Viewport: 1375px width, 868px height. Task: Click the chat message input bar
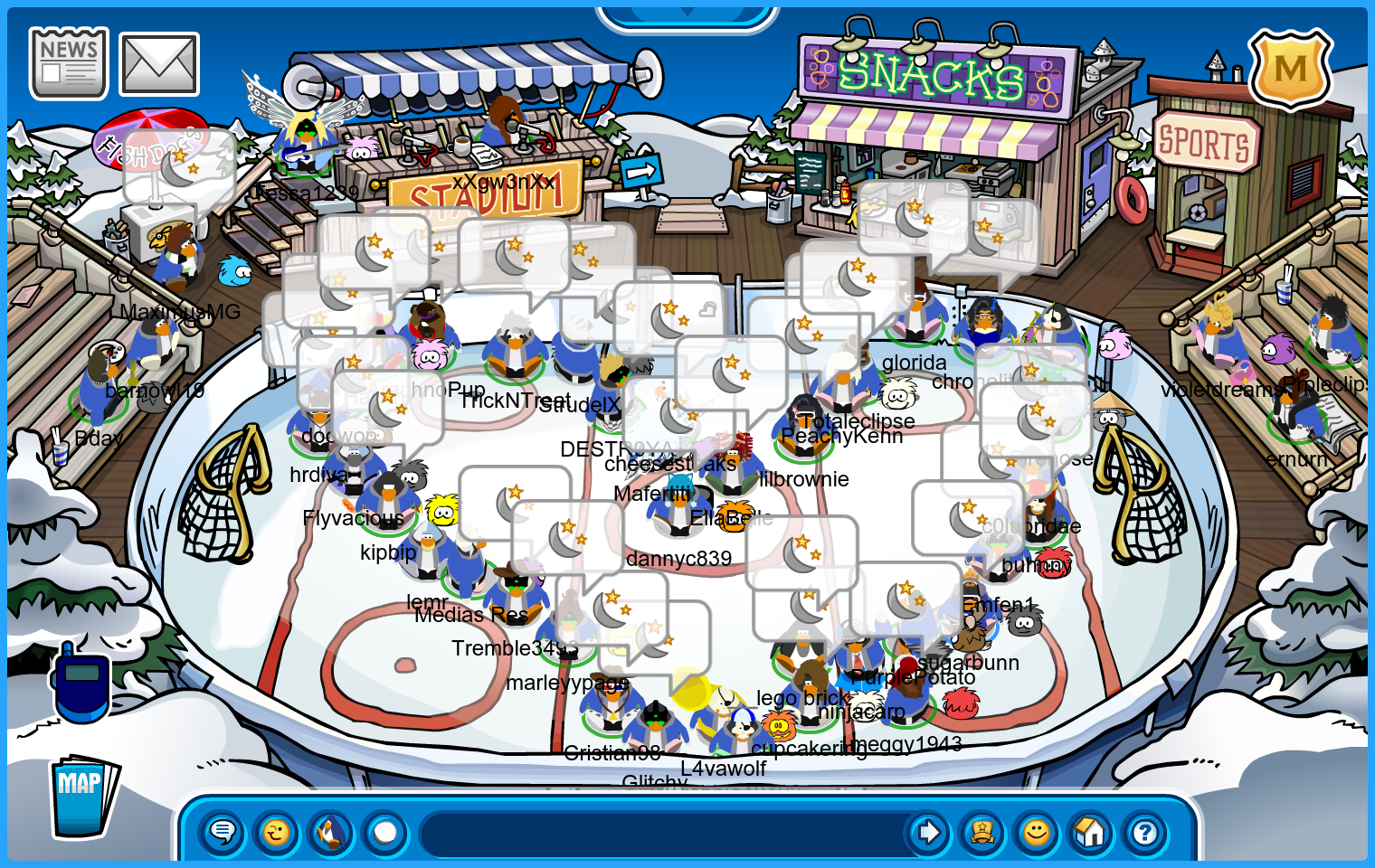660,833
